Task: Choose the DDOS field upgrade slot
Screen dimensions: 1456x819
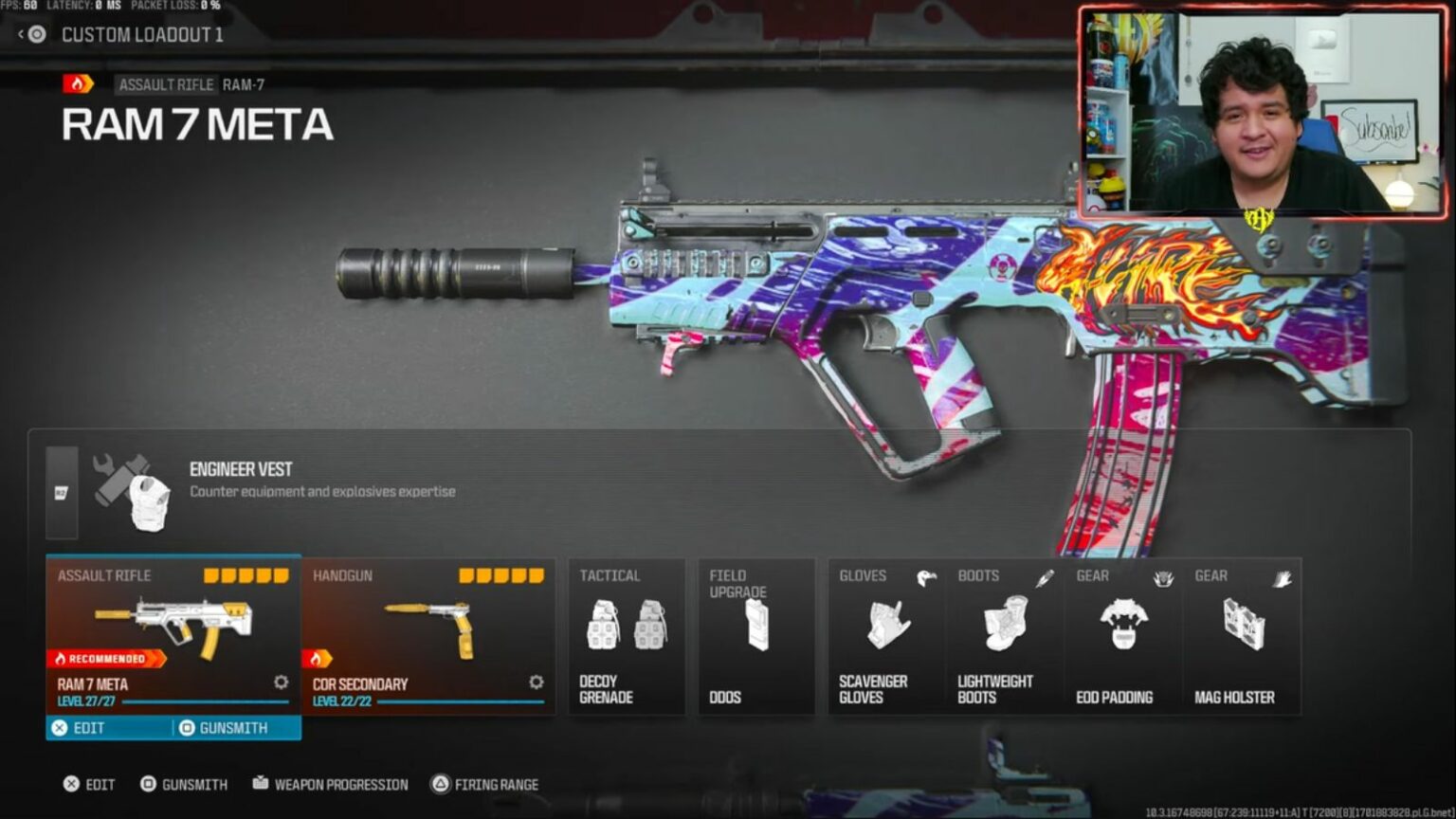Action: 756,635
